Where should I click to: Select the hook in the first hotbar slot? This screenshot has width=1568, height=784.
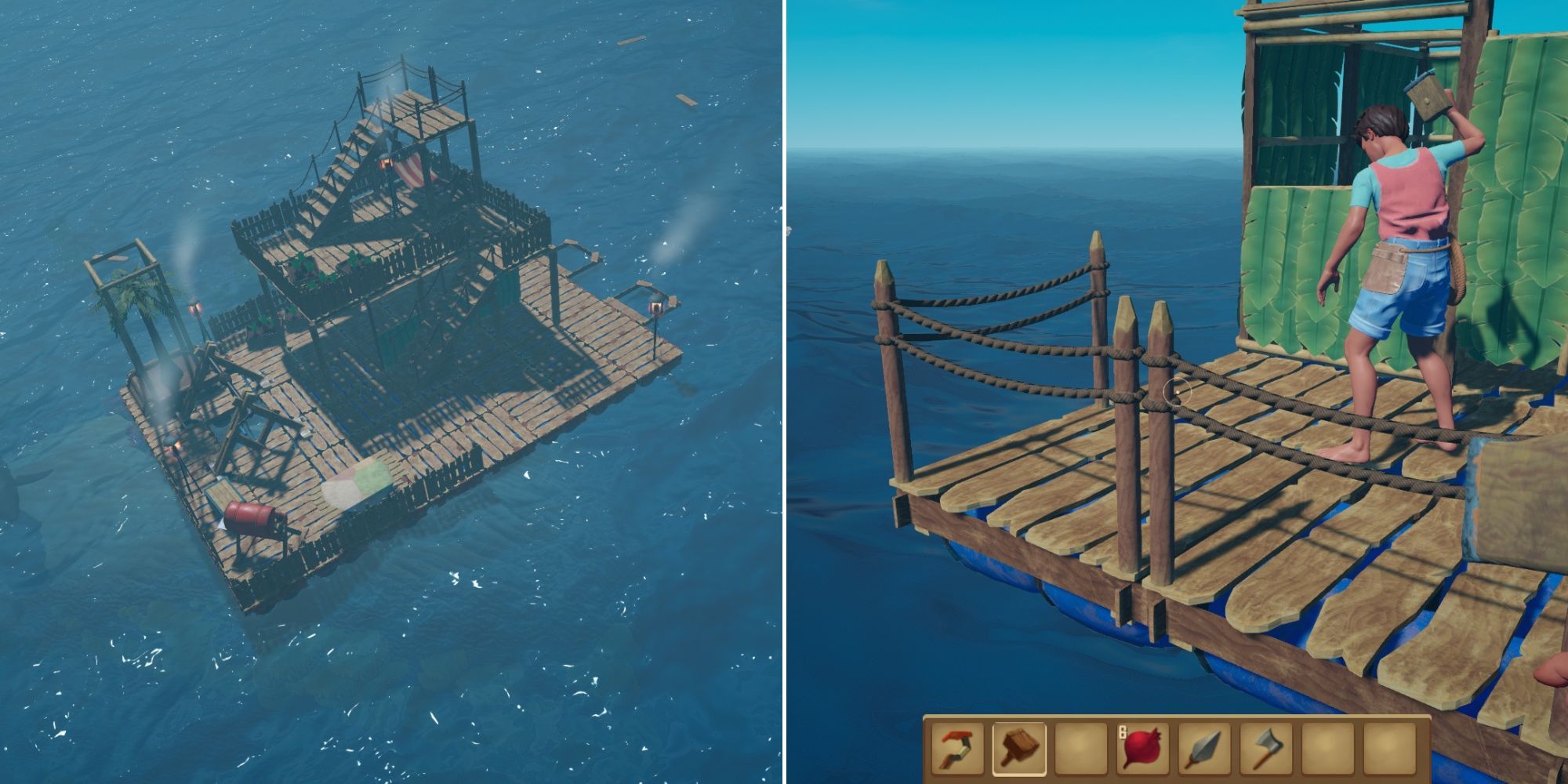click(956, 751)
